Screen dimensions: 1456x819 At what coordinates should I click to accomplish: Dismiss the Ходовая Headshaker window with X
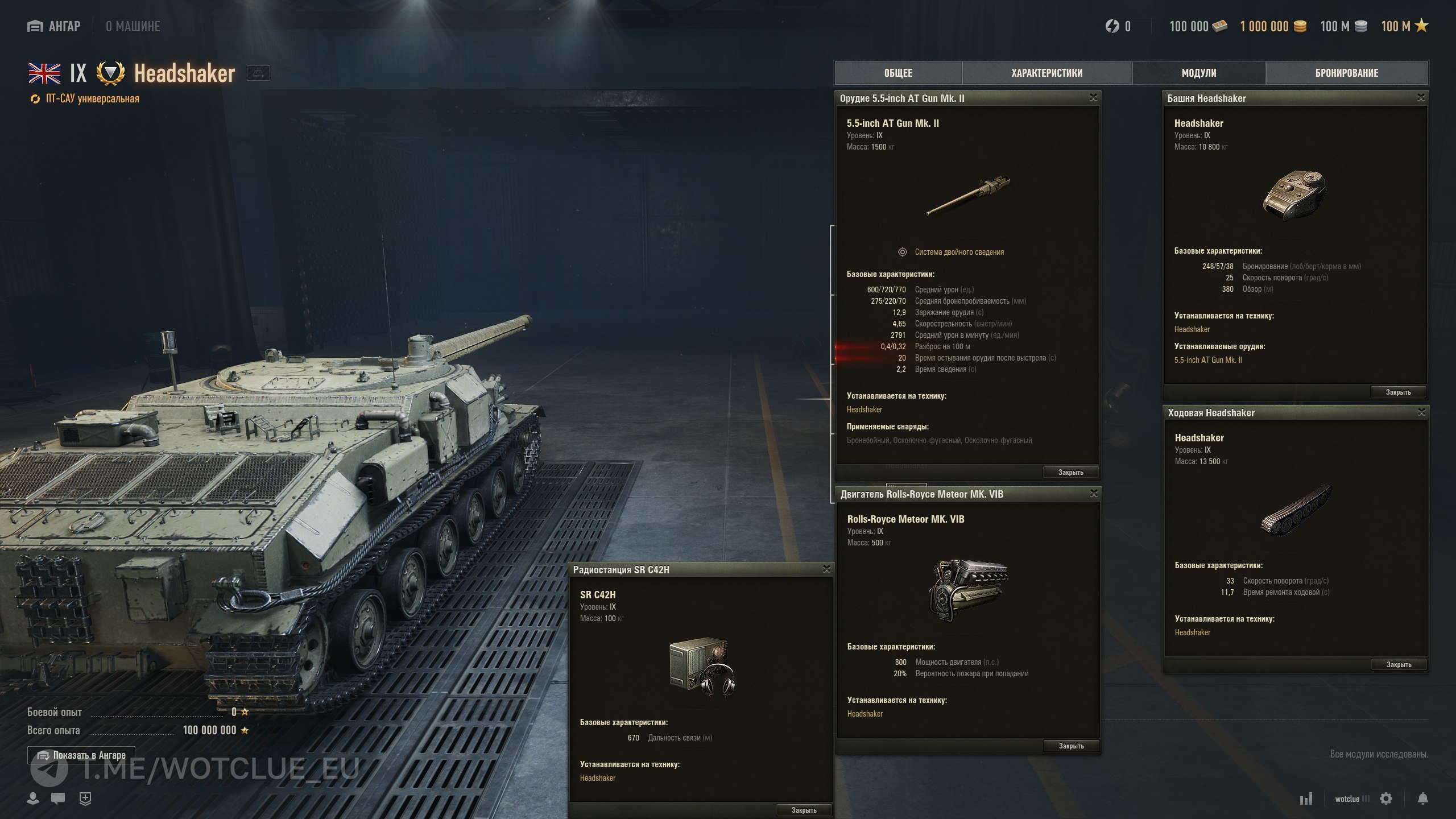click(x=1421, y=412)
